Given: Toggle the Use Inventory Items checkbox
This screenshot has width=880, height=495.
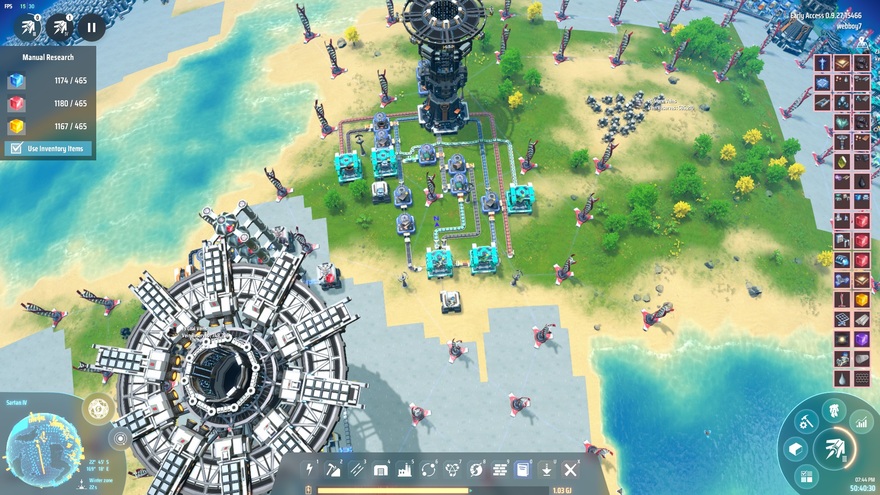Looking at the screenshot, I should pos(15,149).
